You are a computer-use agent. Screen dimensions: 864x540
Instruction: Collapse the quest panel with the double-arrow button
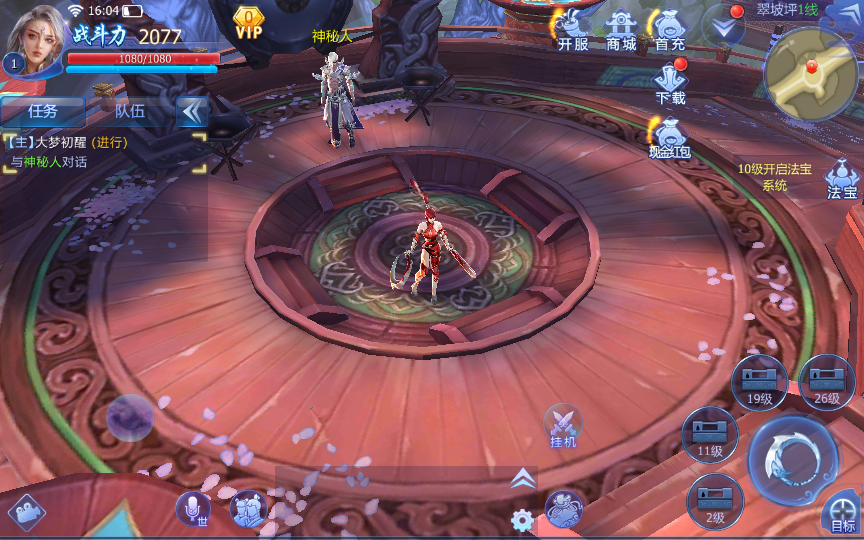[x=190, y=111]
